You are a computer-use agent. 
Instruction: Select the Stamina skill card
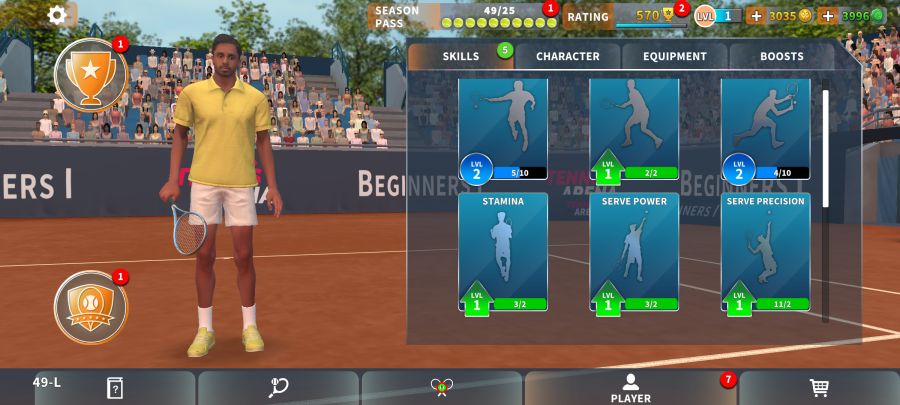(503, 252)
